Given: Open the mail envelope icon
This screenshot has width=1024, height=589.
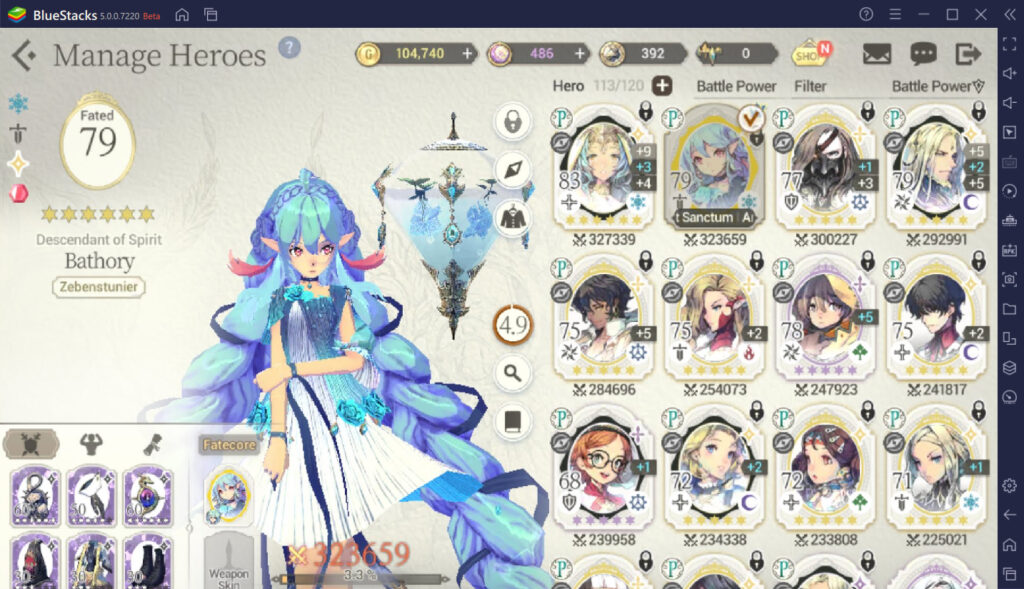Looking at the screenshot, I should tap(876, 54).
